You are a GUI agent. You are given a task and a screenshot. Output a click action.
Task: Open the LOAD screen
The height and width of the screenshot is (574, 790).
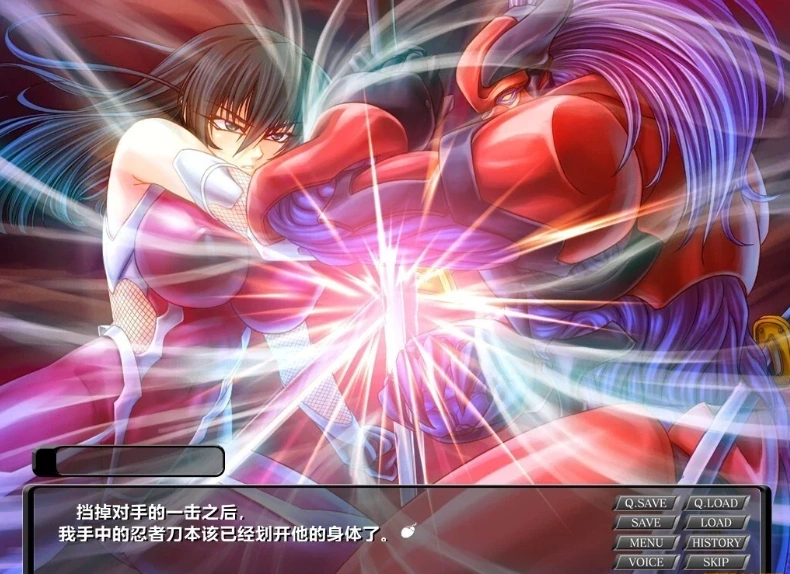pyautogui.click(x=716, y=523)
